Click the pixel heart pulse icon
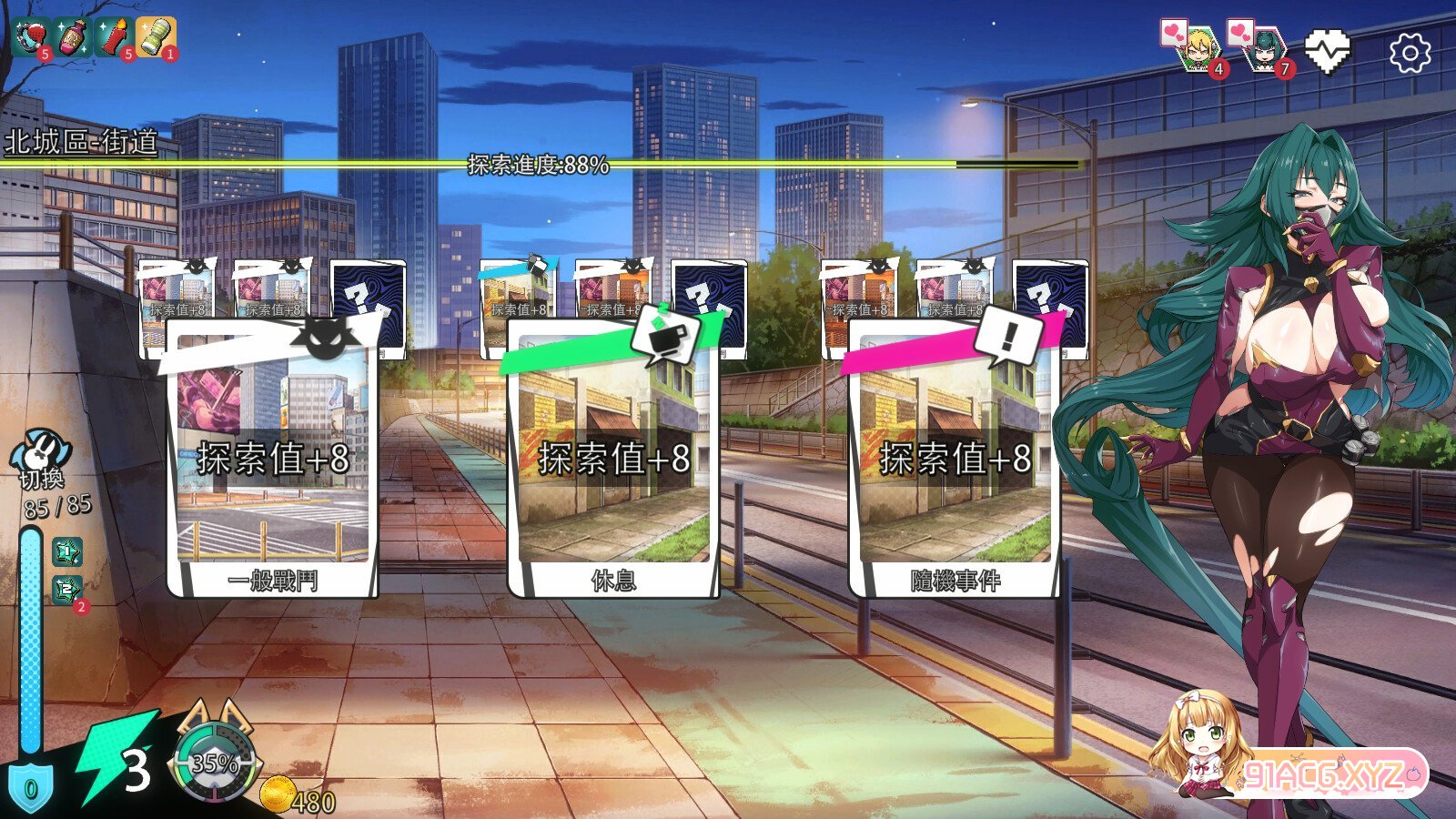 coord(1326,50)
